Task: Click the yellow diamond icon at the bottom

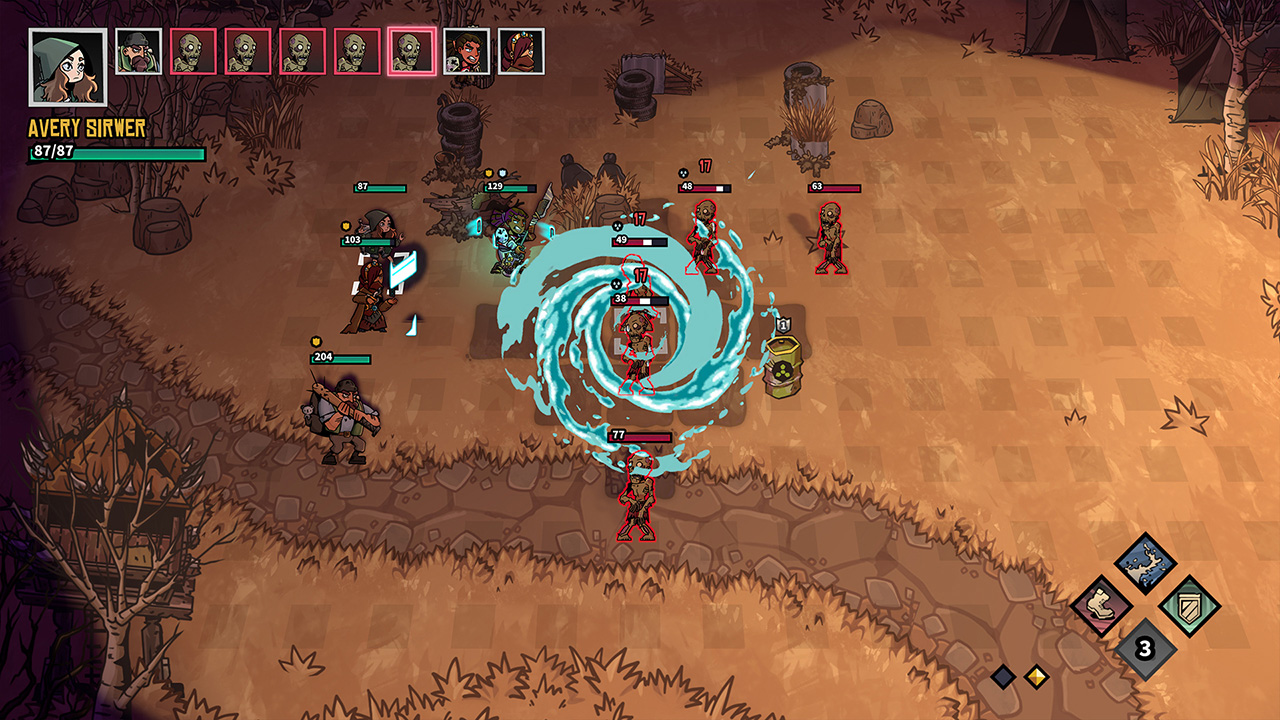Action: point(1035,677)
